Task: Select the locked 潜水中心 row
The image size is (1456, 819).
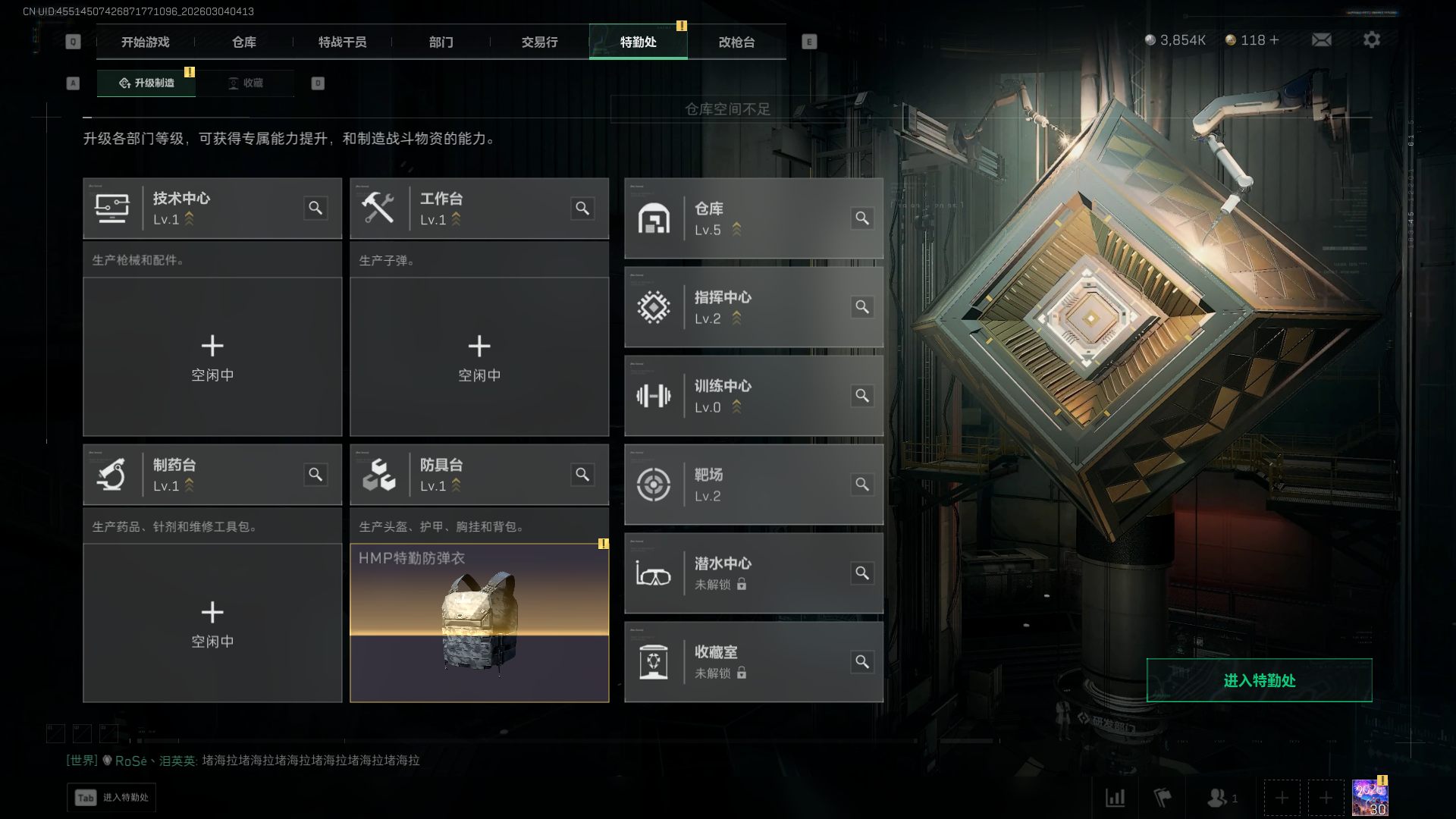Action: 753,573
